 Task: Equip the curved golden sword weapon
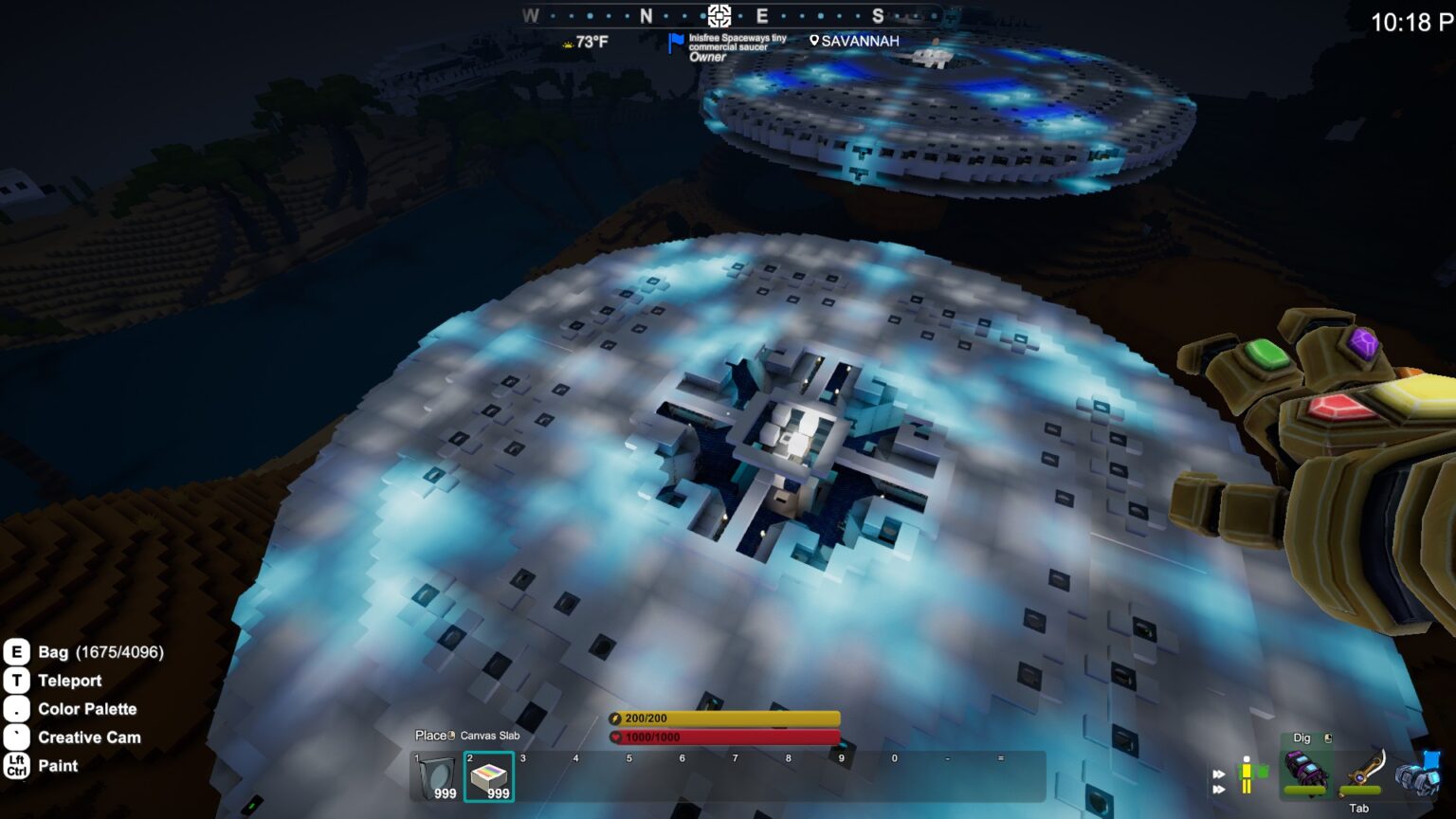tap(1364, 771)
